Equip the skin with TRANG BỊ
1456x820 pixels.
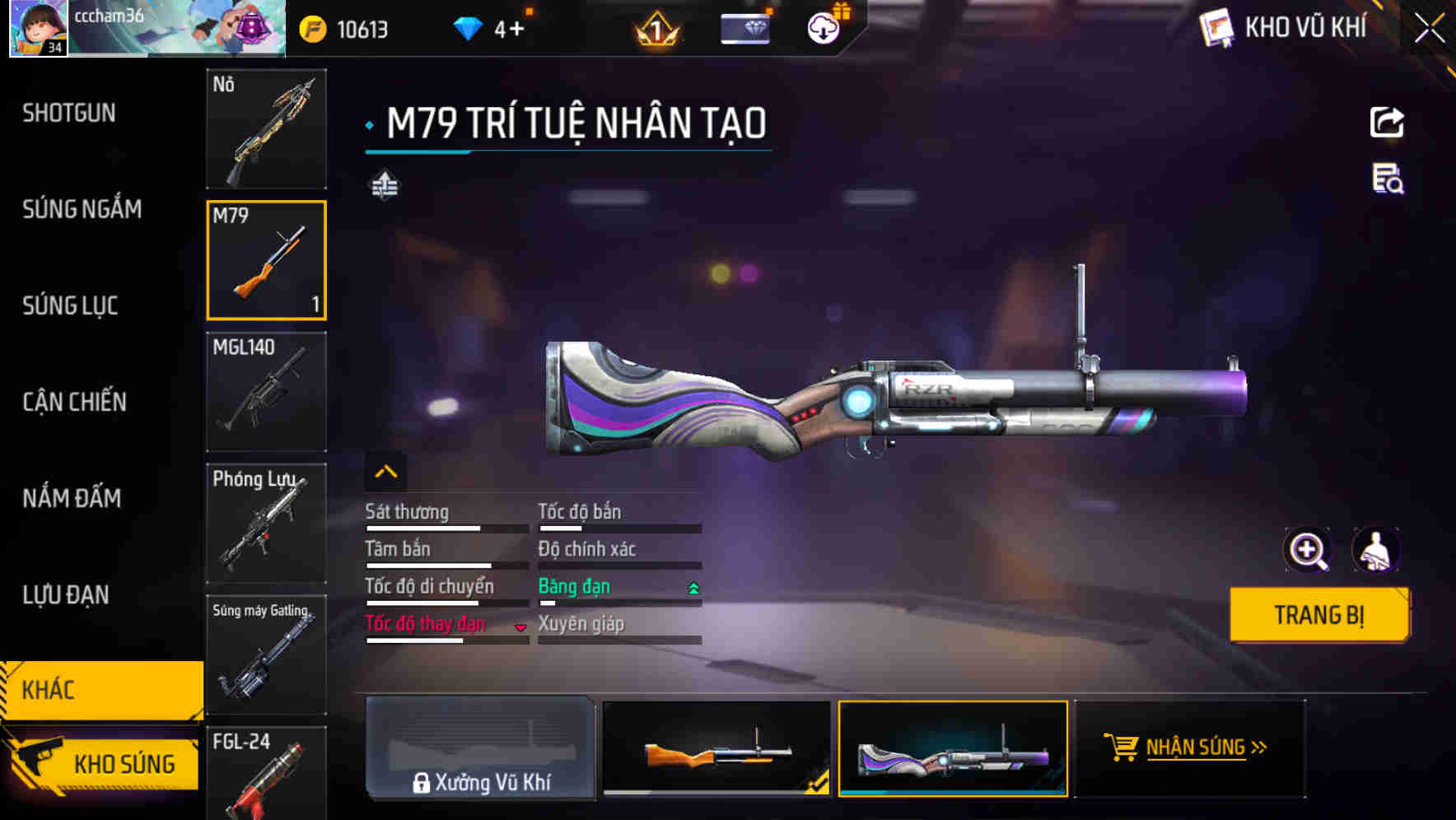click(x=1318, y=615)
